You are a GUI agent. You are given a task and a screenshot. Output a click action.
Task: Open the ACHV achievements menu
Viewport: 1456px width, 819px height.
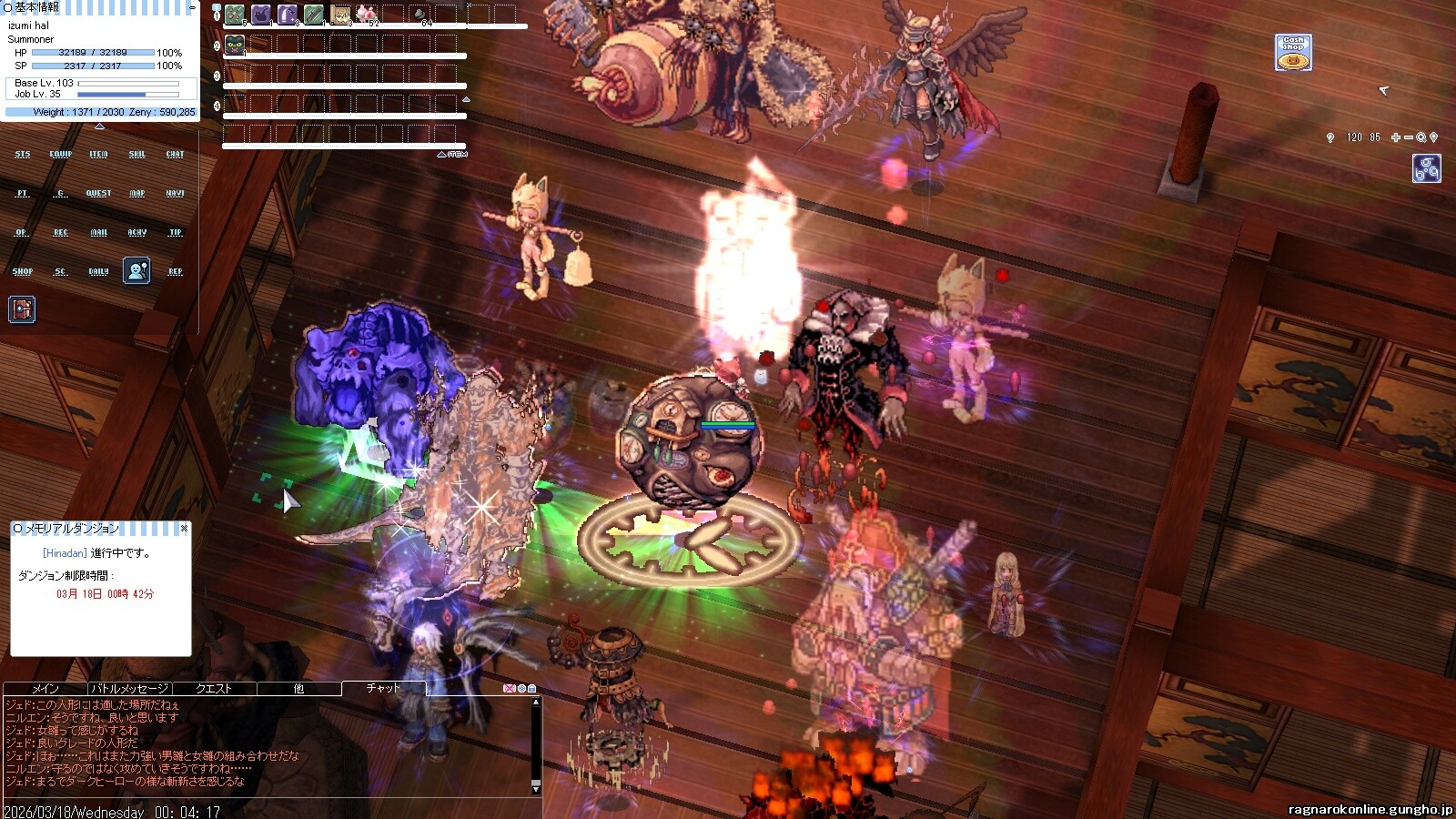(x=136, y=233)
